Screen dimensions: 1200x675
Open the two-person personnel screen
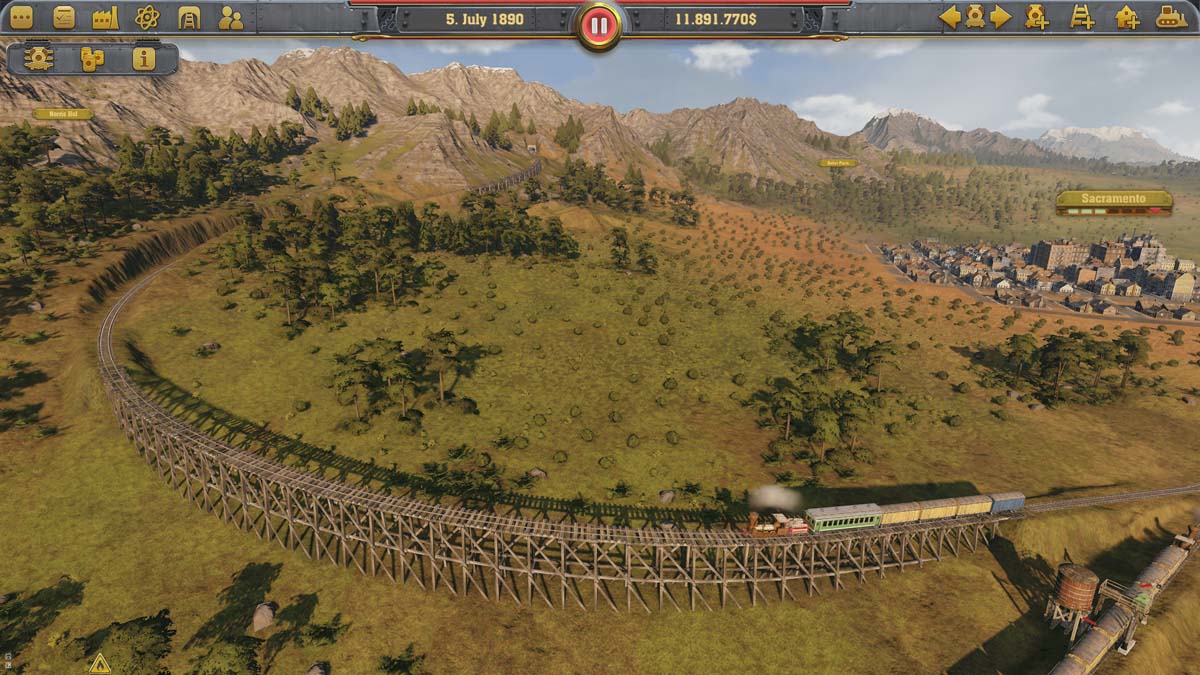coord(231,17)
